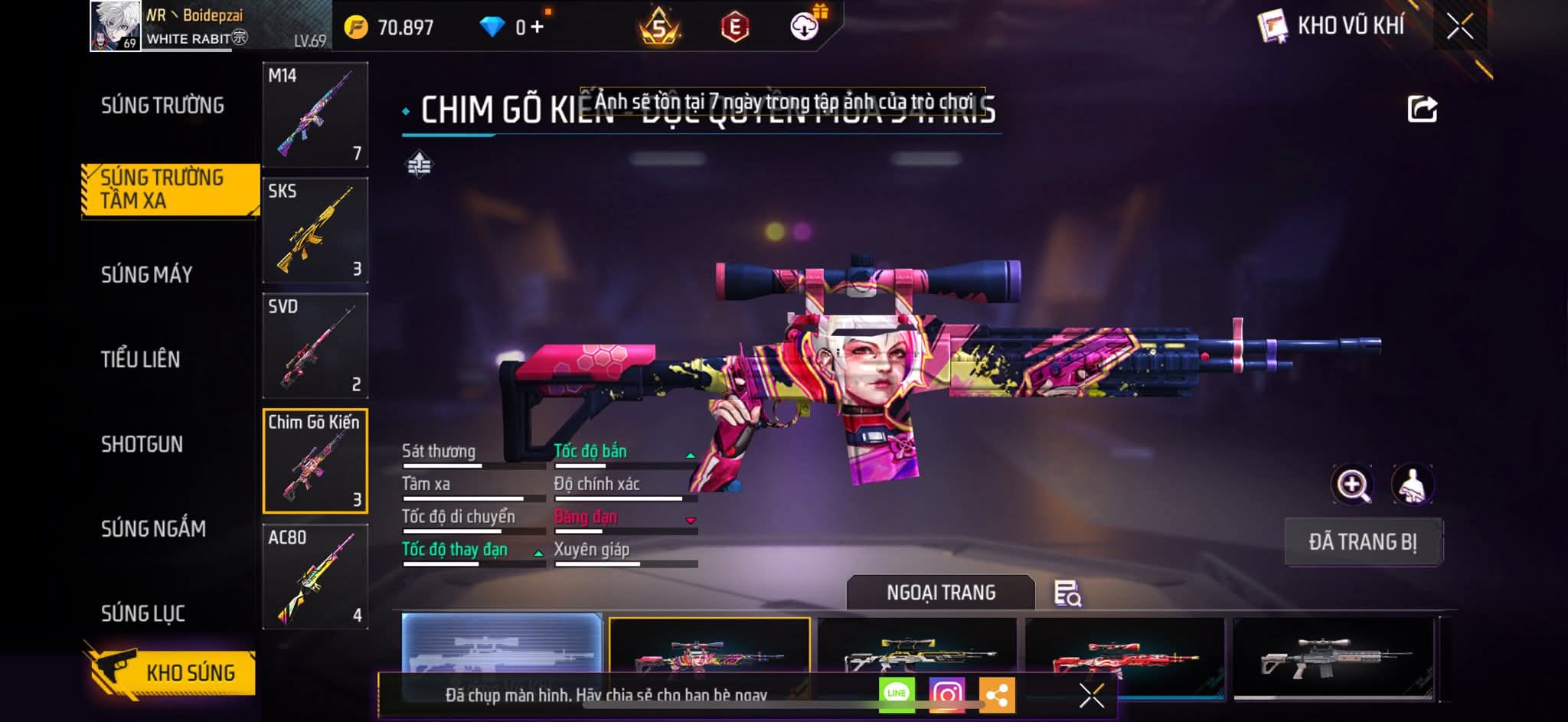Dismiss the screenshot share banner
The width and height of the screenshot is (1568, 722).
click(1091, 695)
